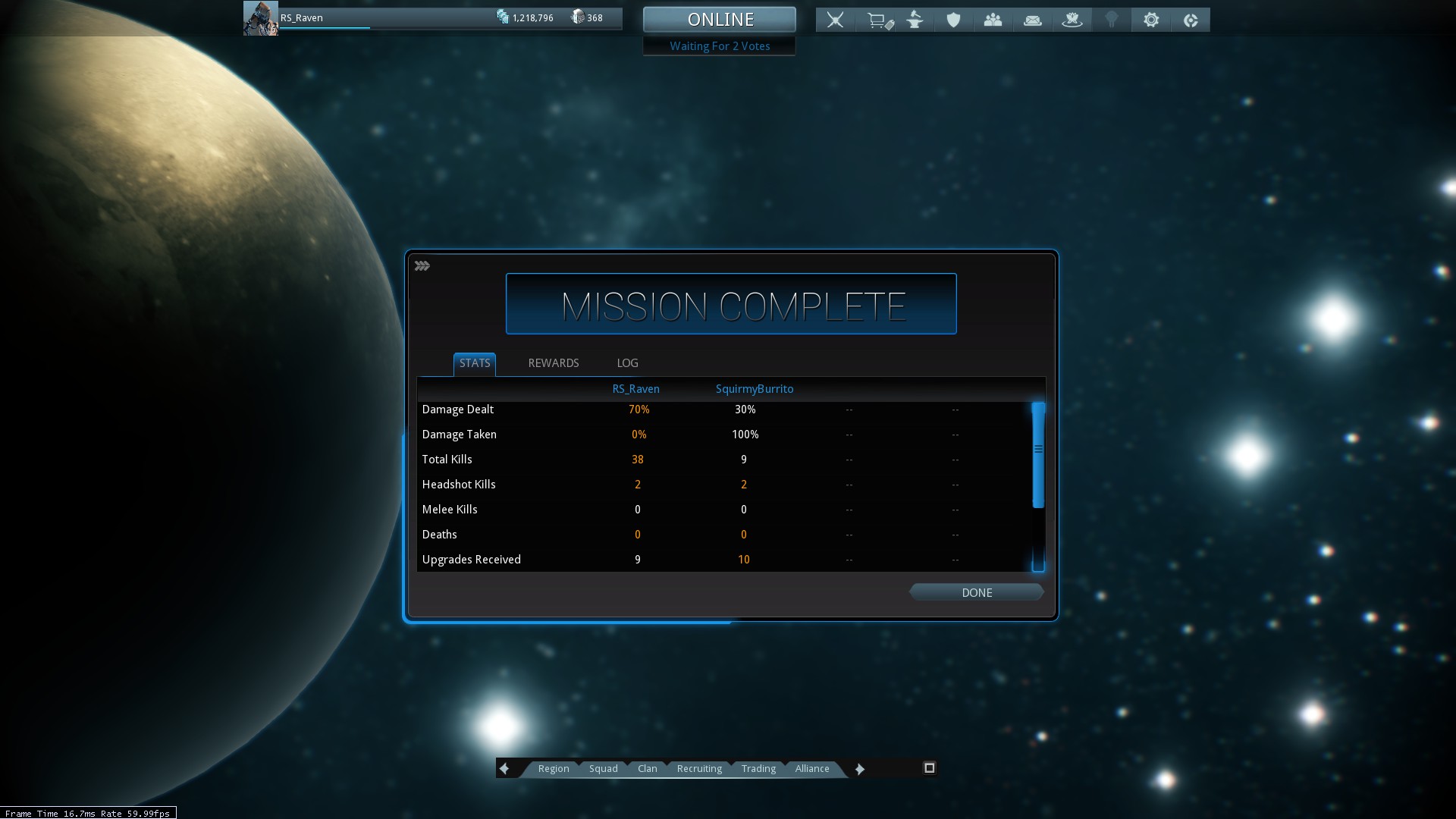1456x819 pixels.
Task: Open the anvil and hammer foundry
Action: tap(915, 20)
